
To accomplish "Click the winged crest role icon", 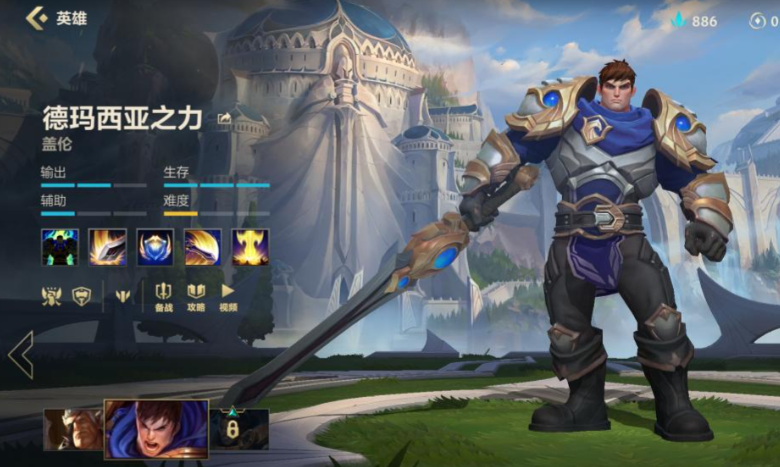I will [x=50, y=295].
